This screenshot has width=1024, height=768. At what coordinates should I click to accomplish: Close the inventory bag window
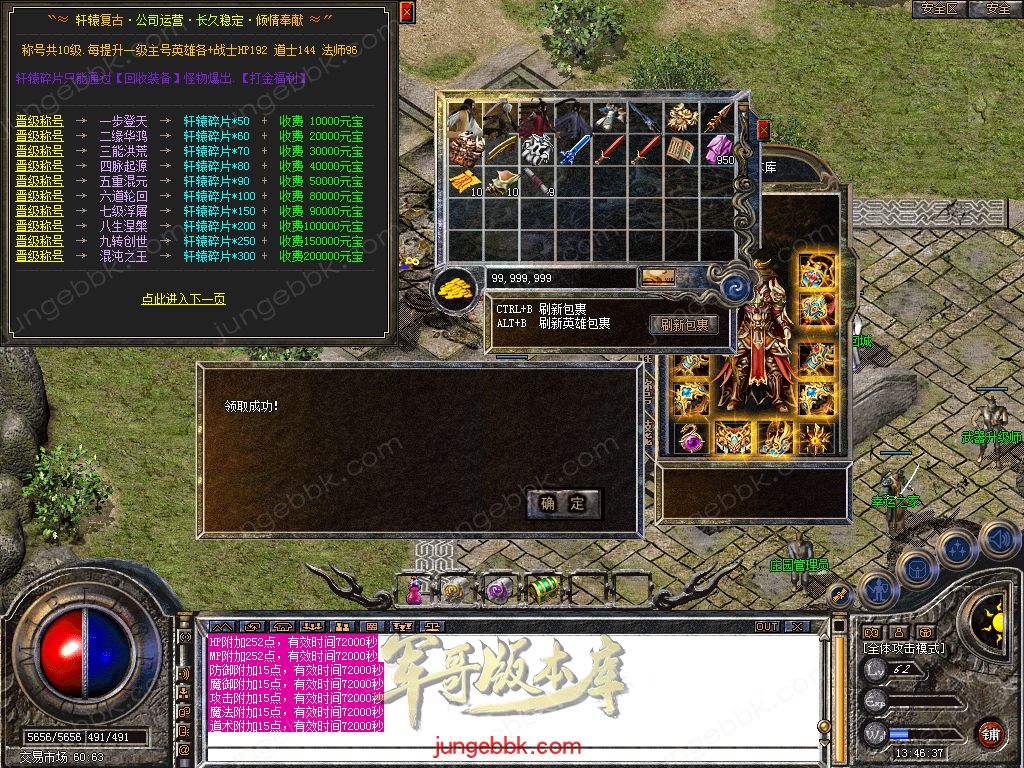[764, 130]
